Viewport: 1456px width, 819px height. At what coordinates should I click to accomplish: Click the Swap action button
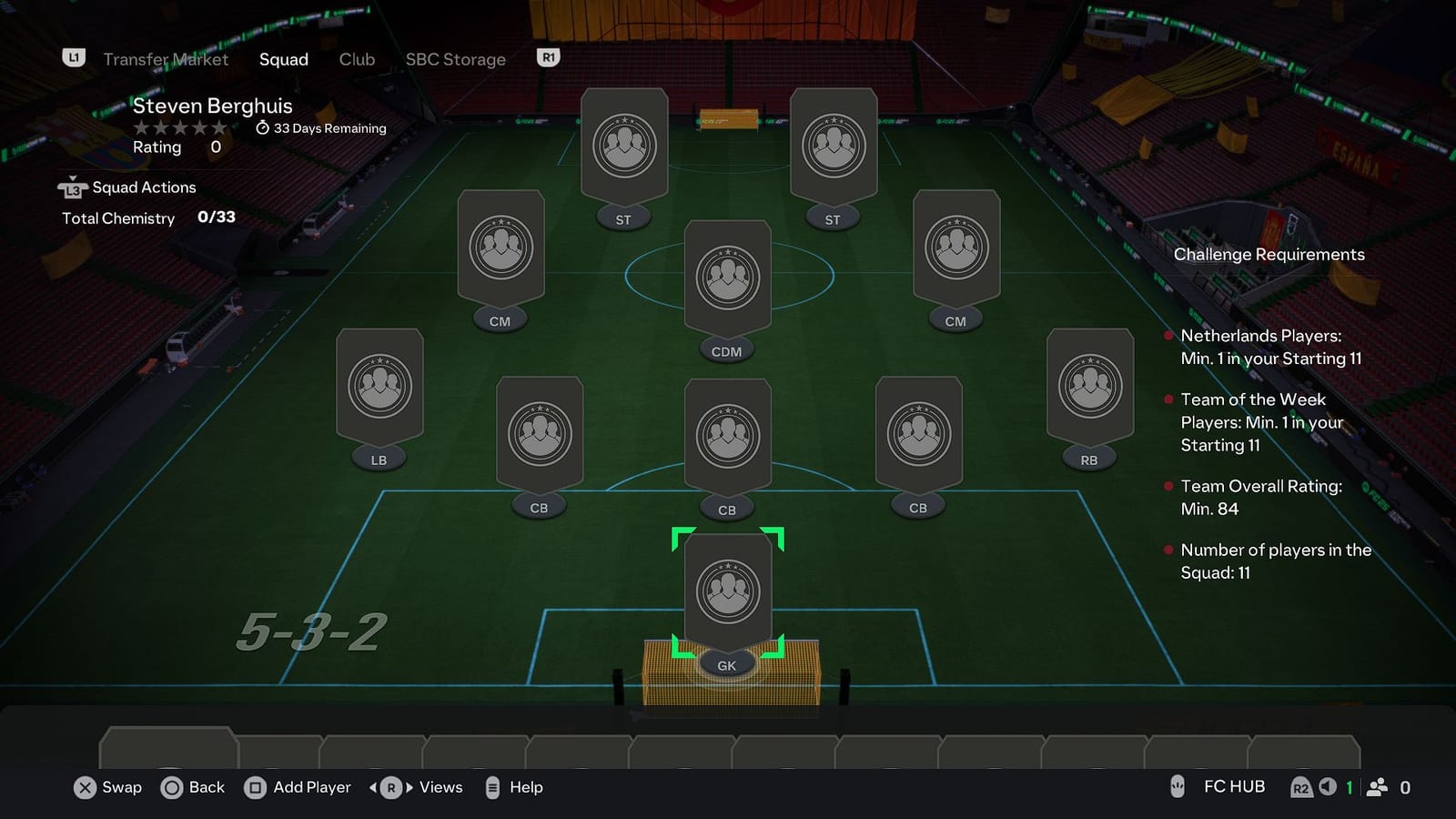(106, 787)
